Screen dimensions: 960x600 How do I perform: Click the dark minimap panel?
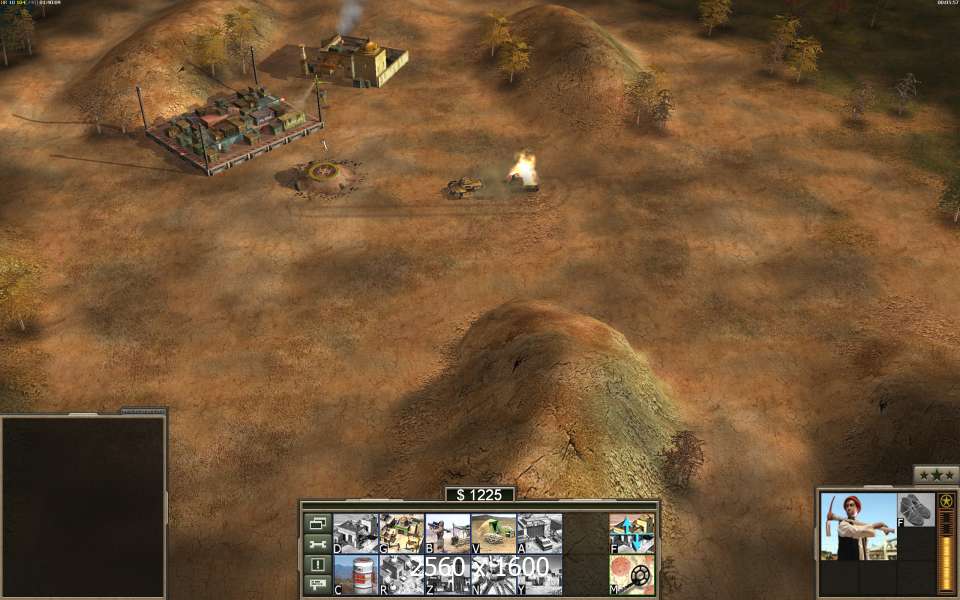(x=83, y=506)
